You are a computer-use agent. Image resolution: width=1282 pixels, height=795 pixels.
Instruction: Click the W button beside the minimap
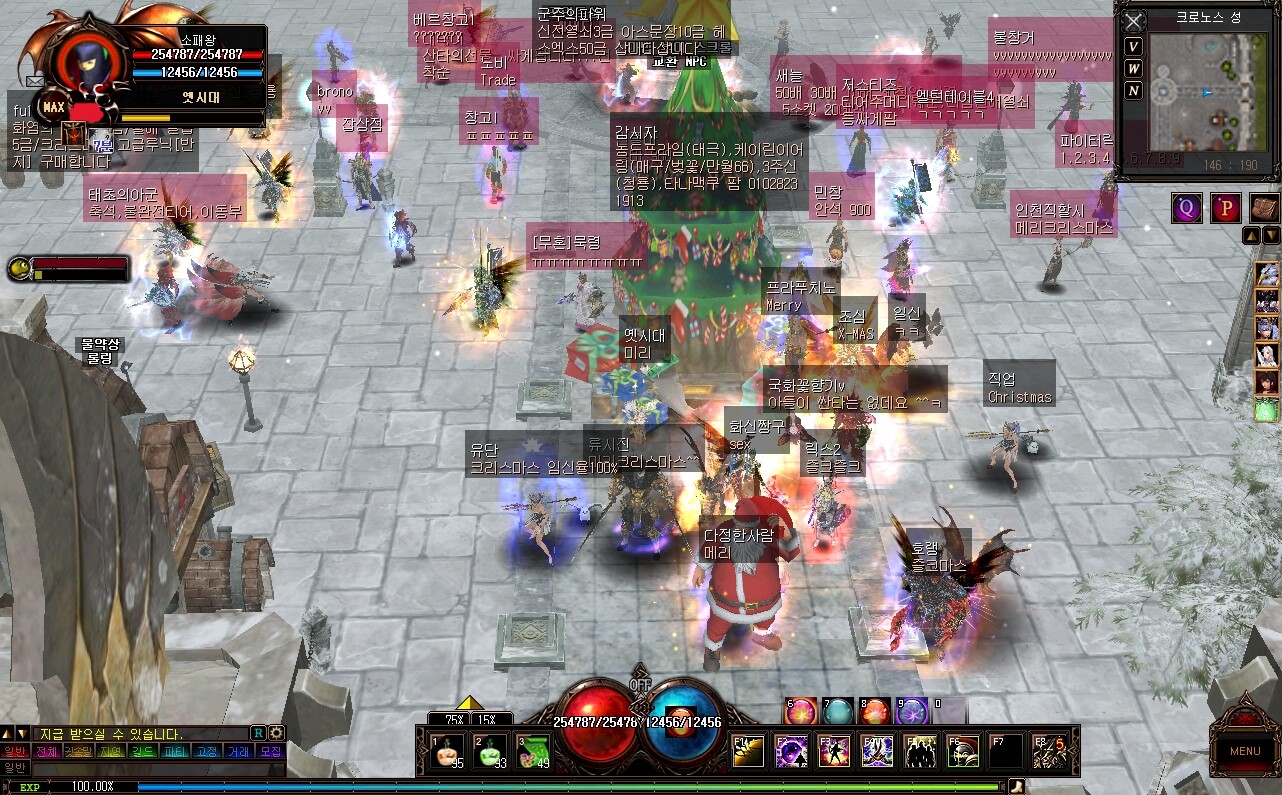pos(1133,69)
